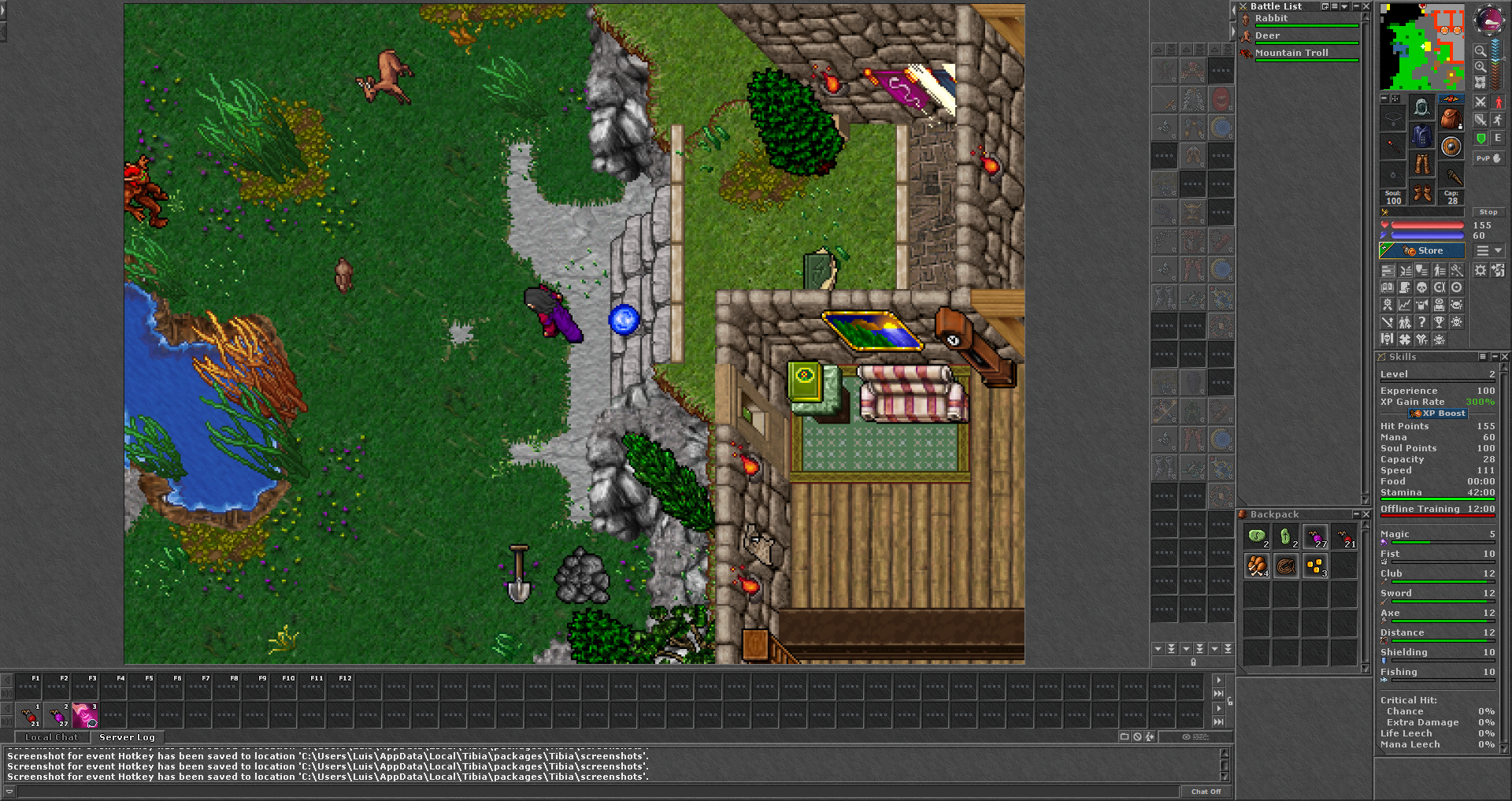Switch to the Server Log tab

click(x=127, y=737)
